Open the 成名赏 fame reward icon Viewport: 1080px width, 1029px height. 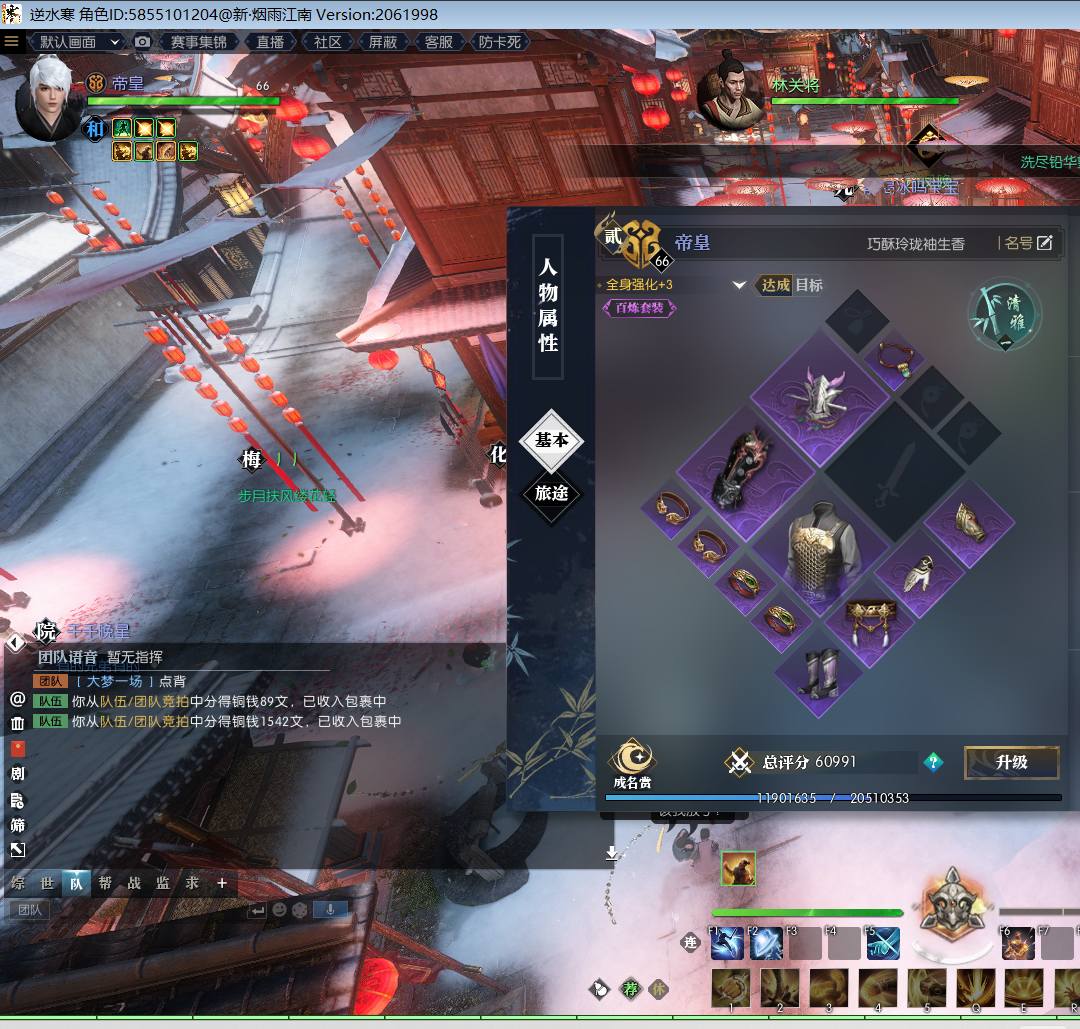(632, 763)
